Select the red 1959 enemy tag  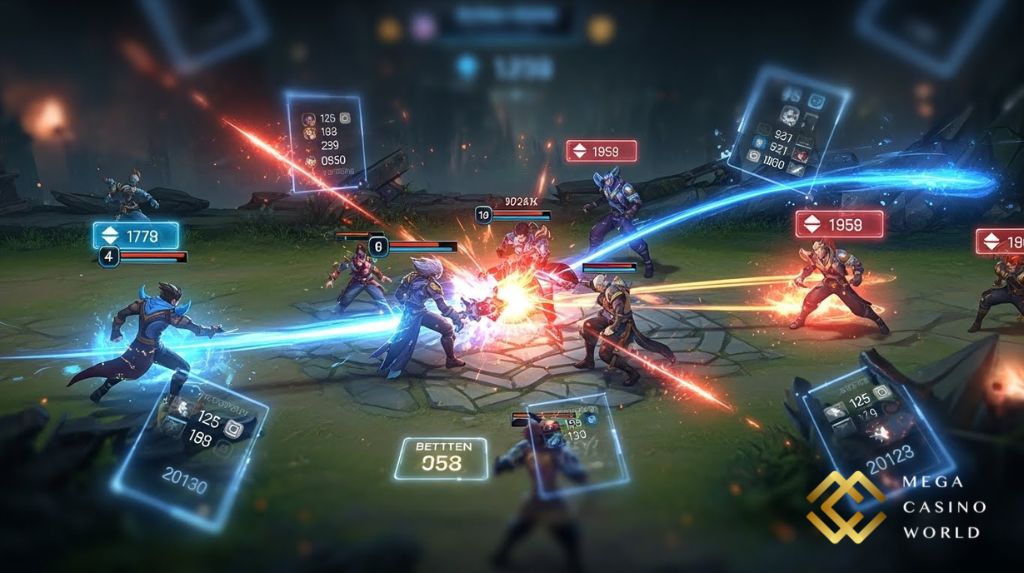(601, 151)
